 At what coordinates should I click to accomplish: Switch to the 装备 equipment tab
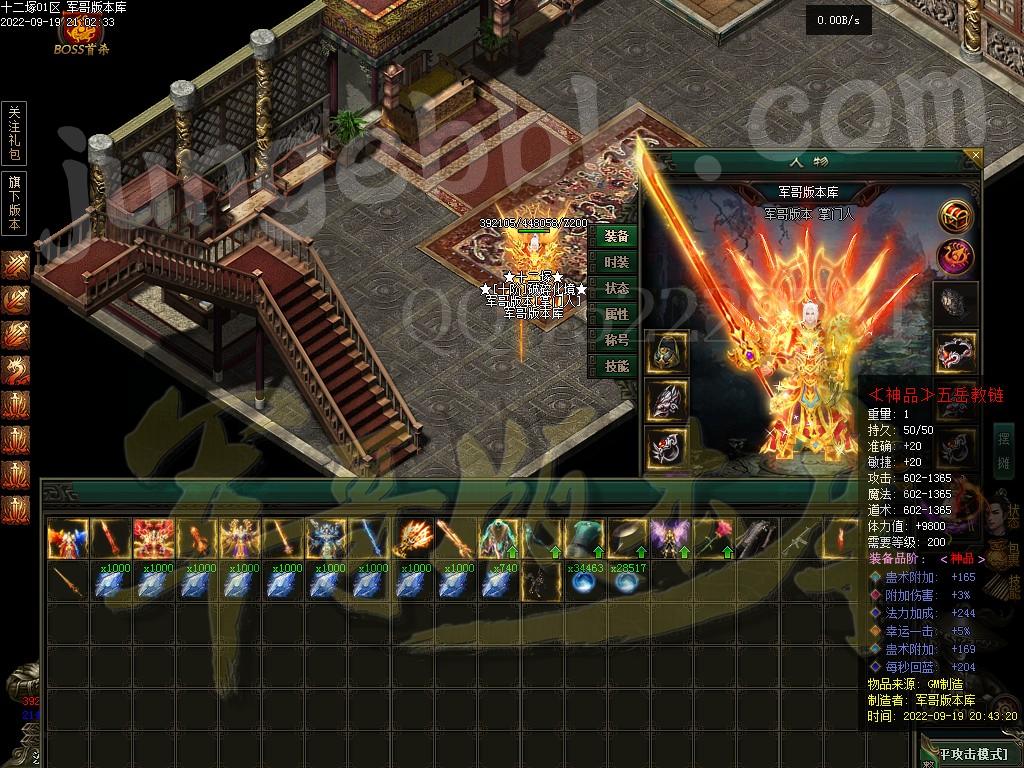(x=617, y=236)
